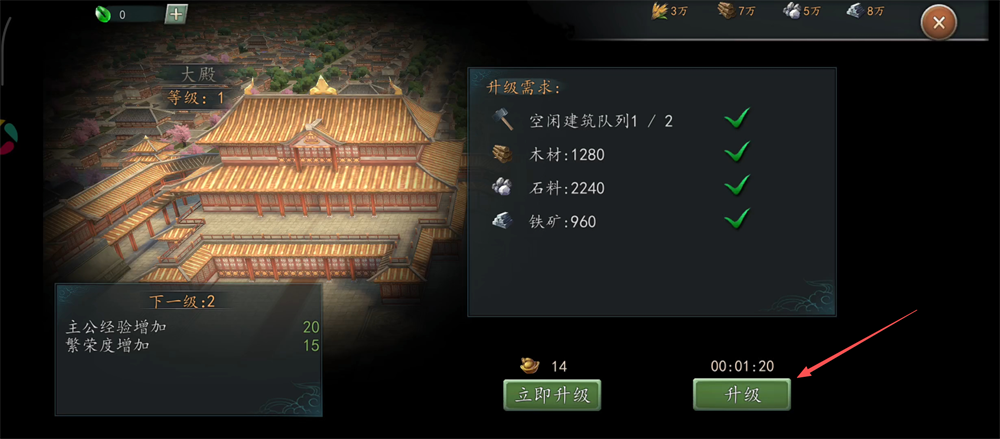Click the 升级 upgrade button
This screenshot has width=1000, height=439.
point(742,395)
